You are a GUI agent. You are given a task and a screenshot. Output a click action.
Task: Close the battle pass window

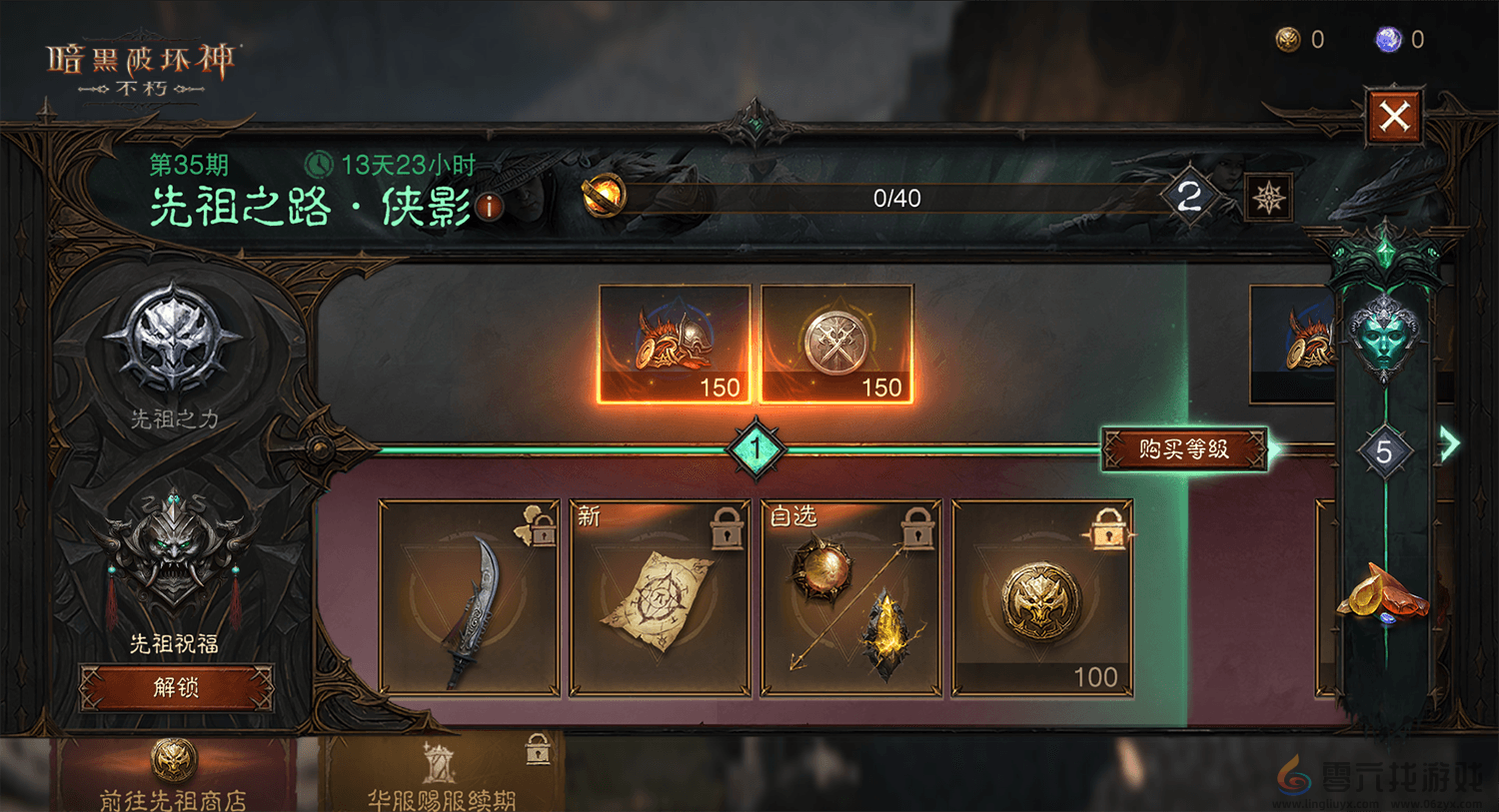coord(1394,116)
